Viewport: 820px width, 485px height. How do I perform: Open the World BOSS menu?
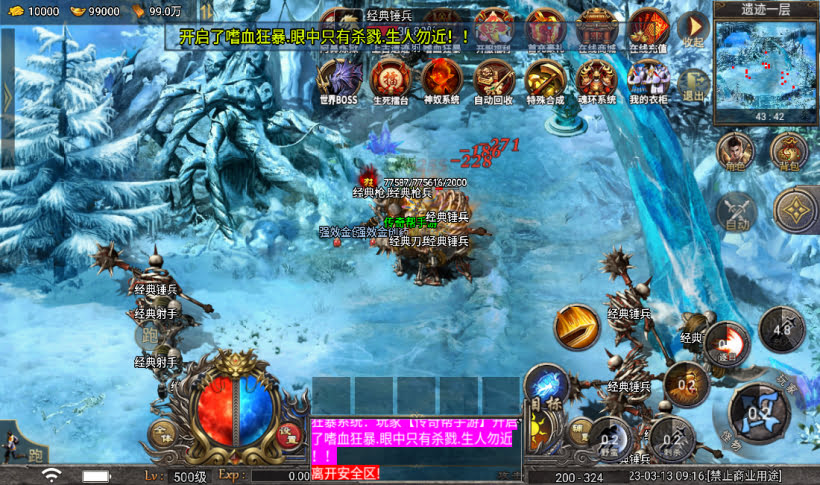point(338,78)
